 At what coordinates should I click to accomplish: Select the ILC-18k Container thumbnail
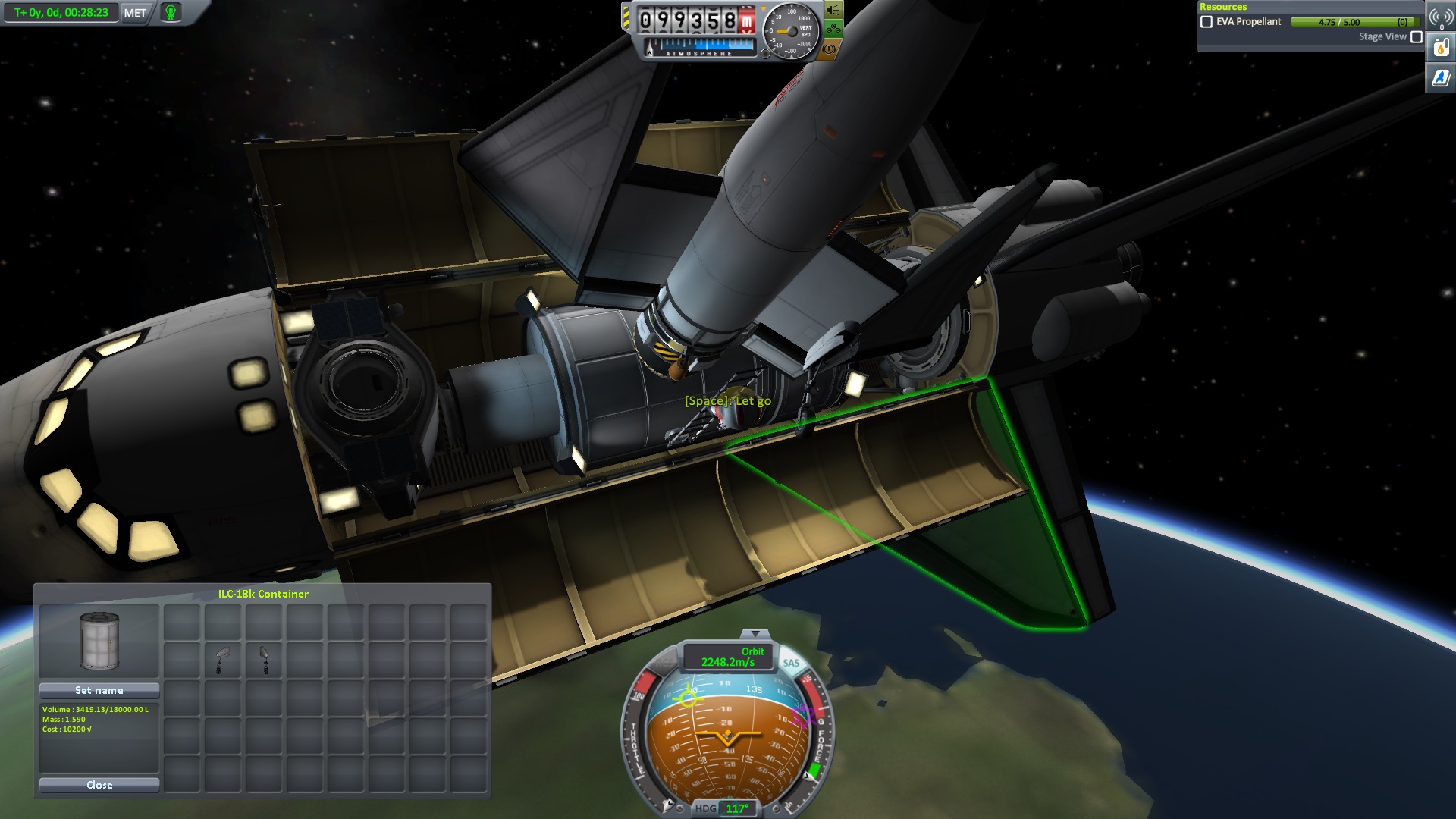(99, 641)
